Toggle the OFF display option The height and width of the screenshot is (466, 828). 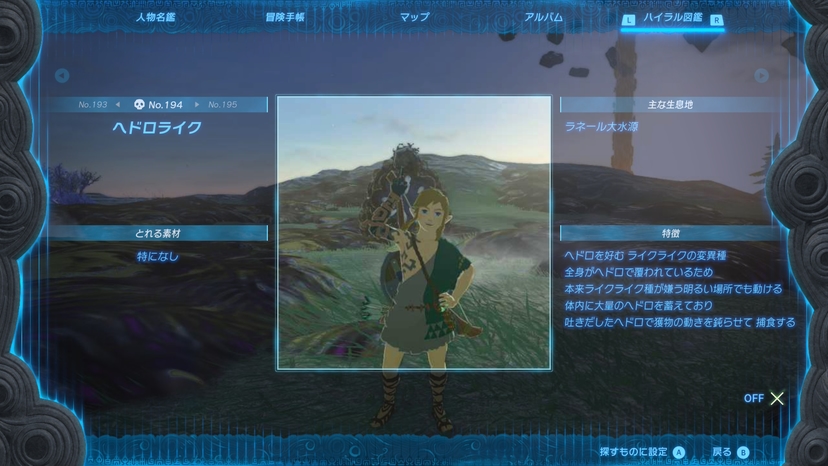765,398
